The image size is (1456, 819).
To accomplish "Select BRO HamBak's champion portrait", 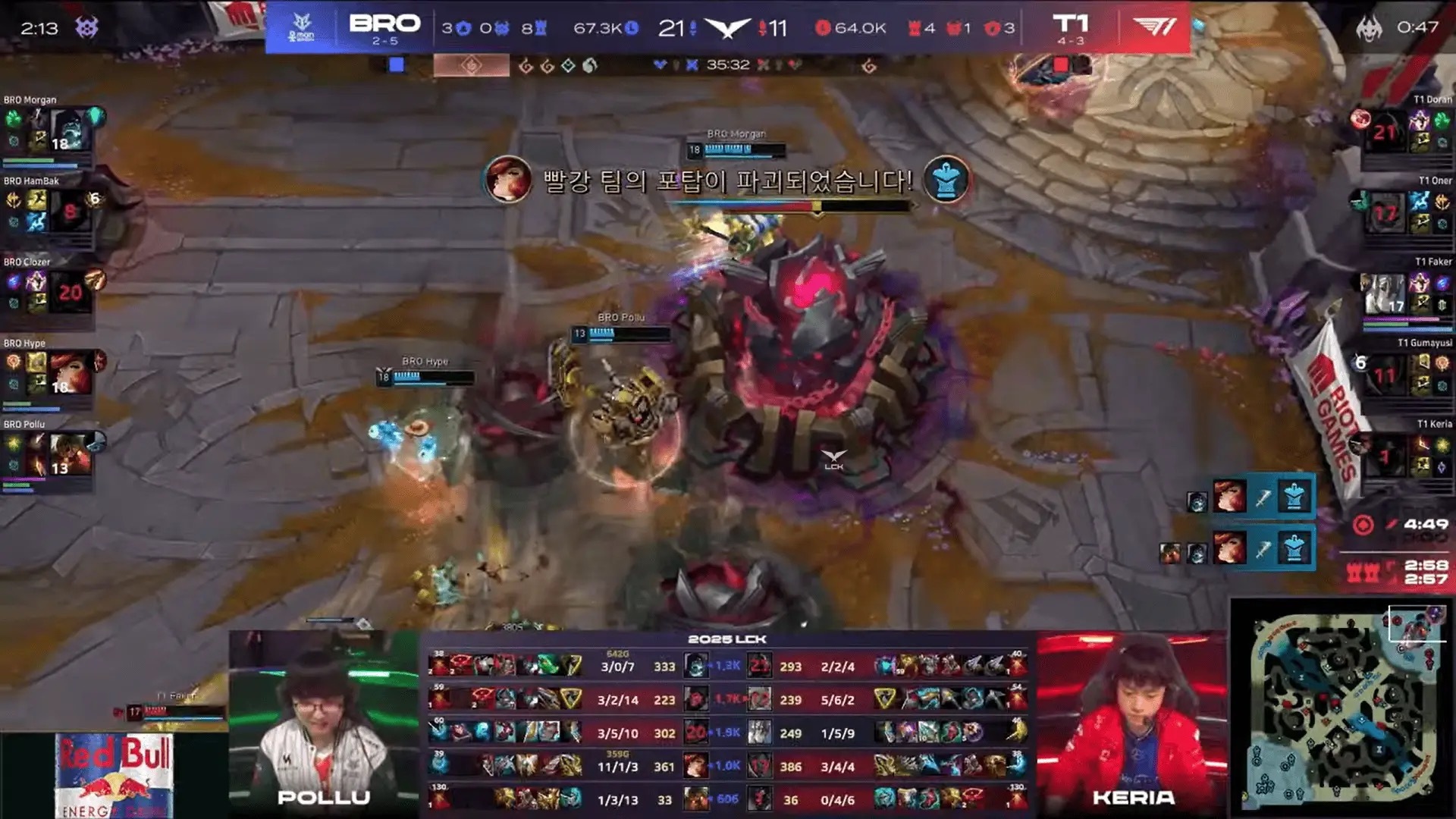I will click(x=70, y=212).
